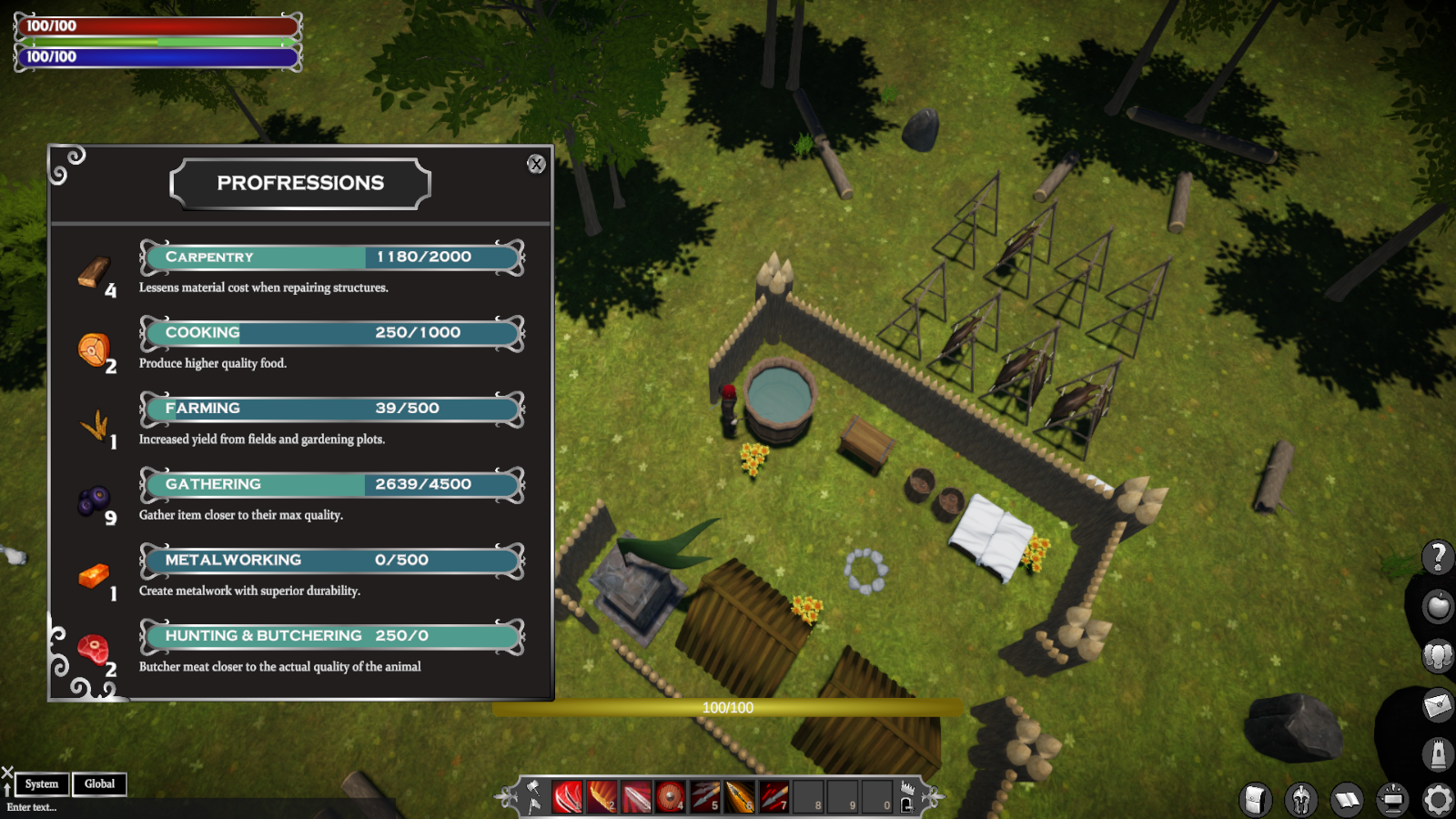Screen dimensions: 1456x819
Task: Open settings with the gear icon
Action: pyautogui.click(x=1438, y=800)
